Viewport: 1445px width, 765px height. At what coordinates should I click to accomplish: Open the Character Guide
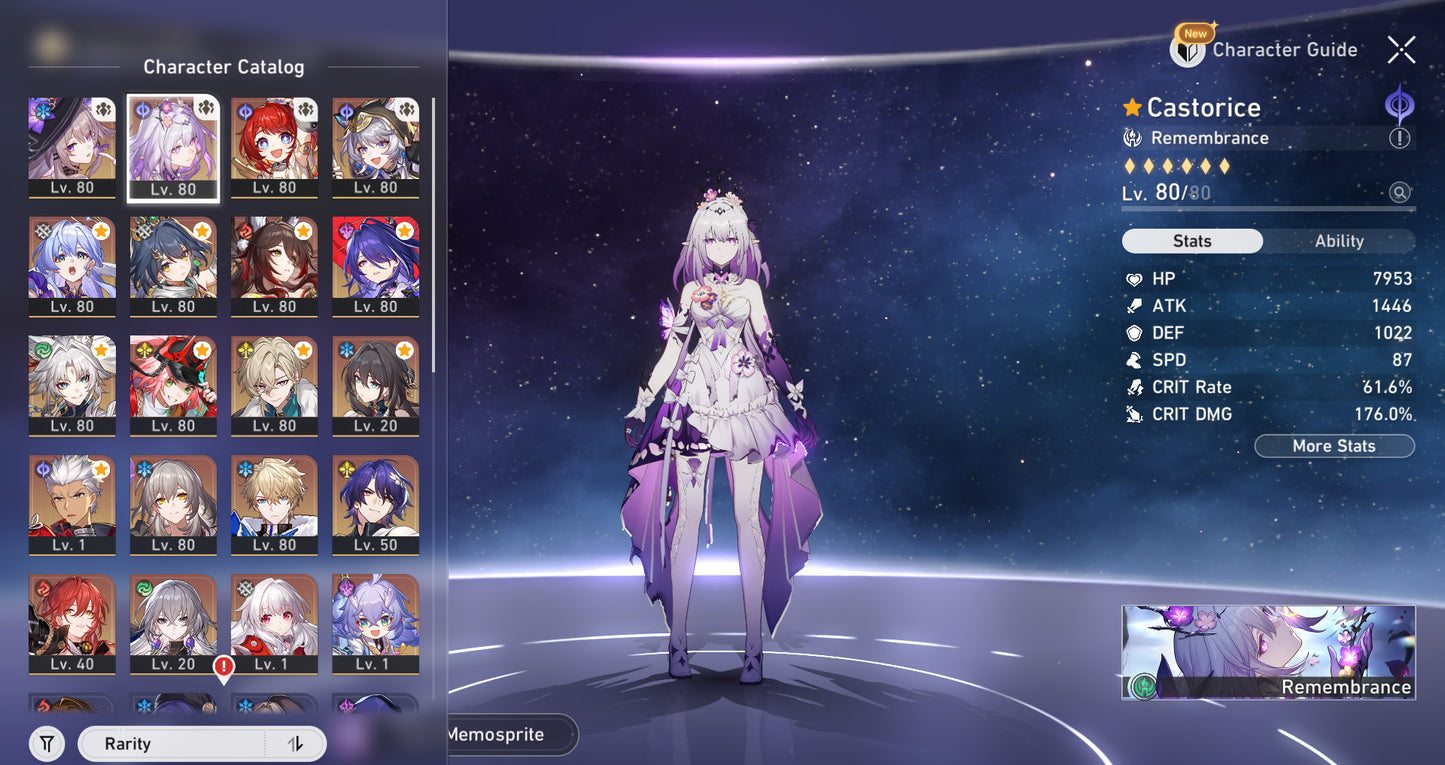[x=1264, y=49]
